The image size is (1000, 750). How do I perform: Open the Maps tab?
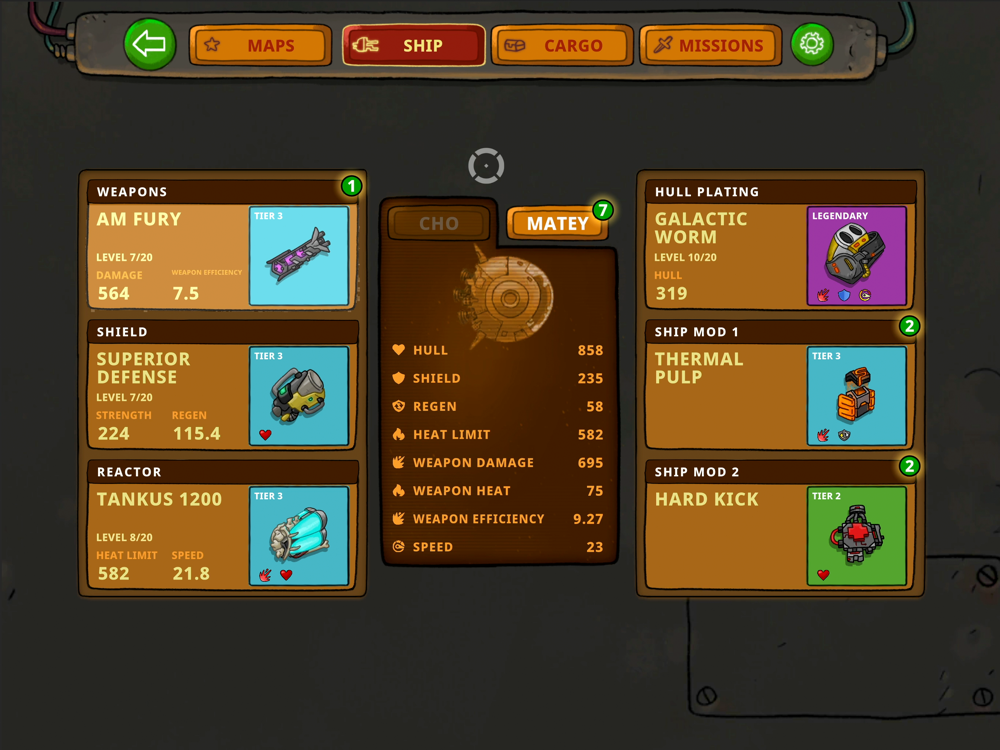(260, 45)
